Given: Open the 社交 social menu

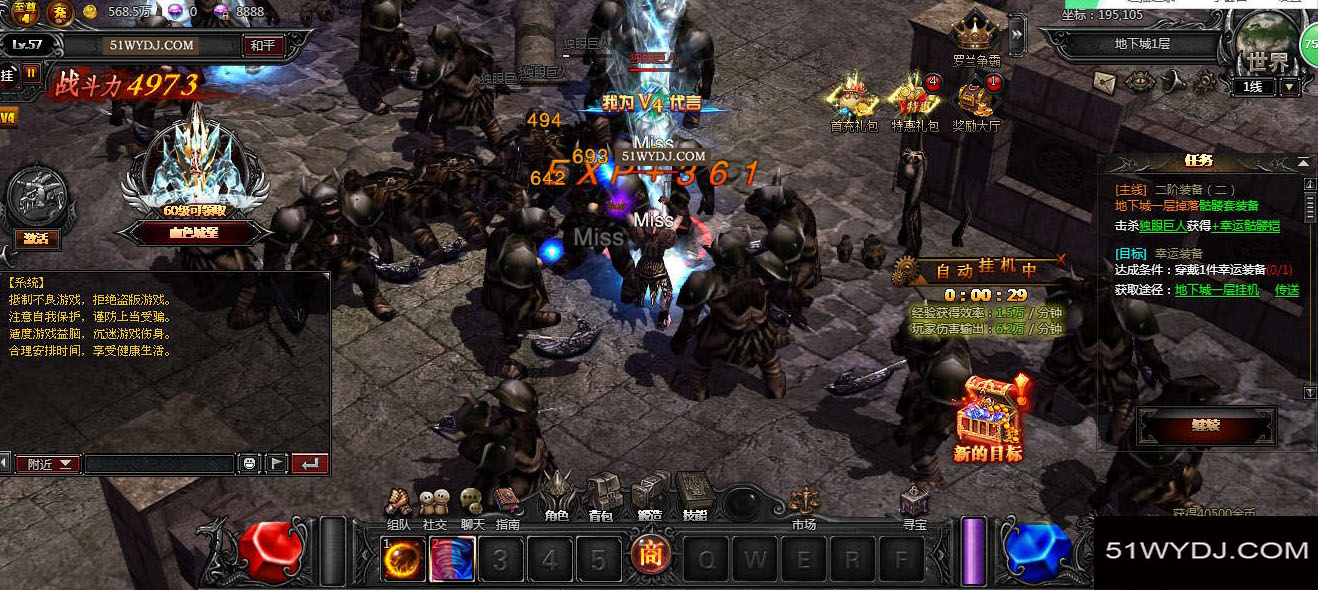Looking at the screenshot, I should pos(434,505).
